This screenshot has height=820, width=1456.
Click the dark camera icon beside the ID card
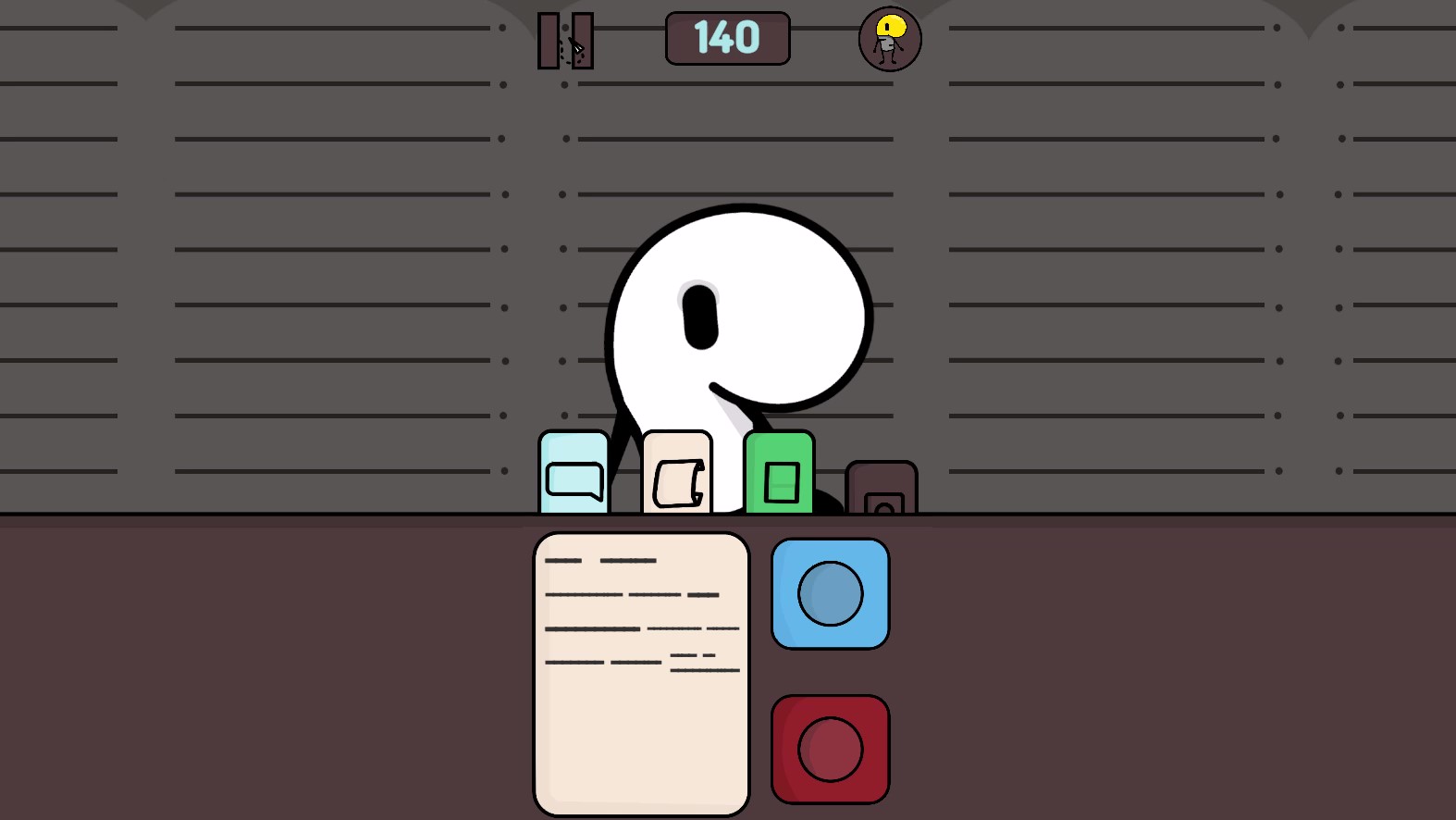pos(881,488)
